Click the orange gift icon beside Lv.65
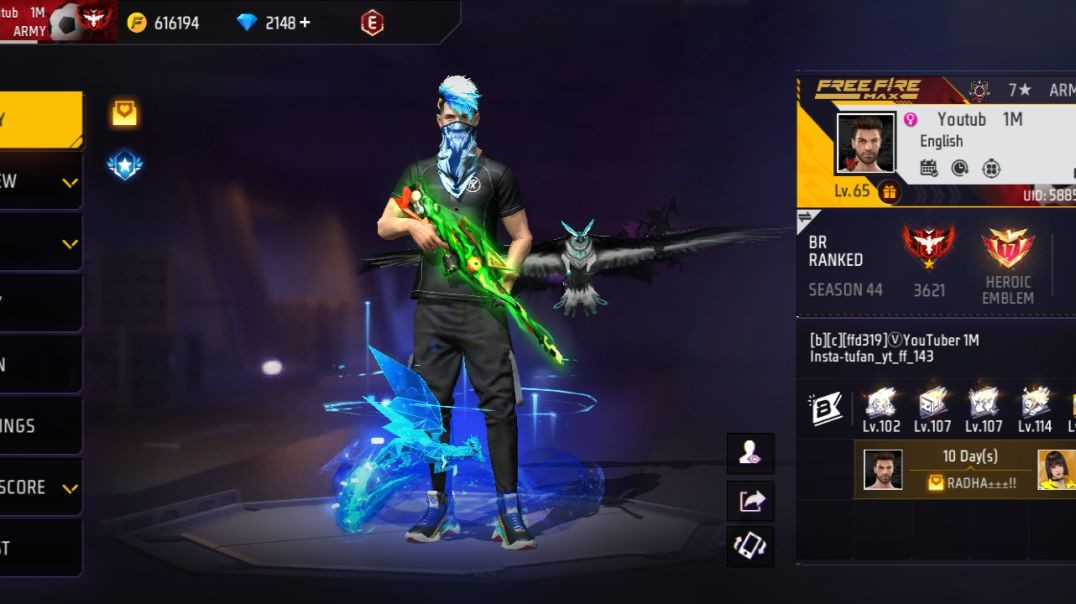This screenshot has width=1076, height=604. click(x=888, y=191)
